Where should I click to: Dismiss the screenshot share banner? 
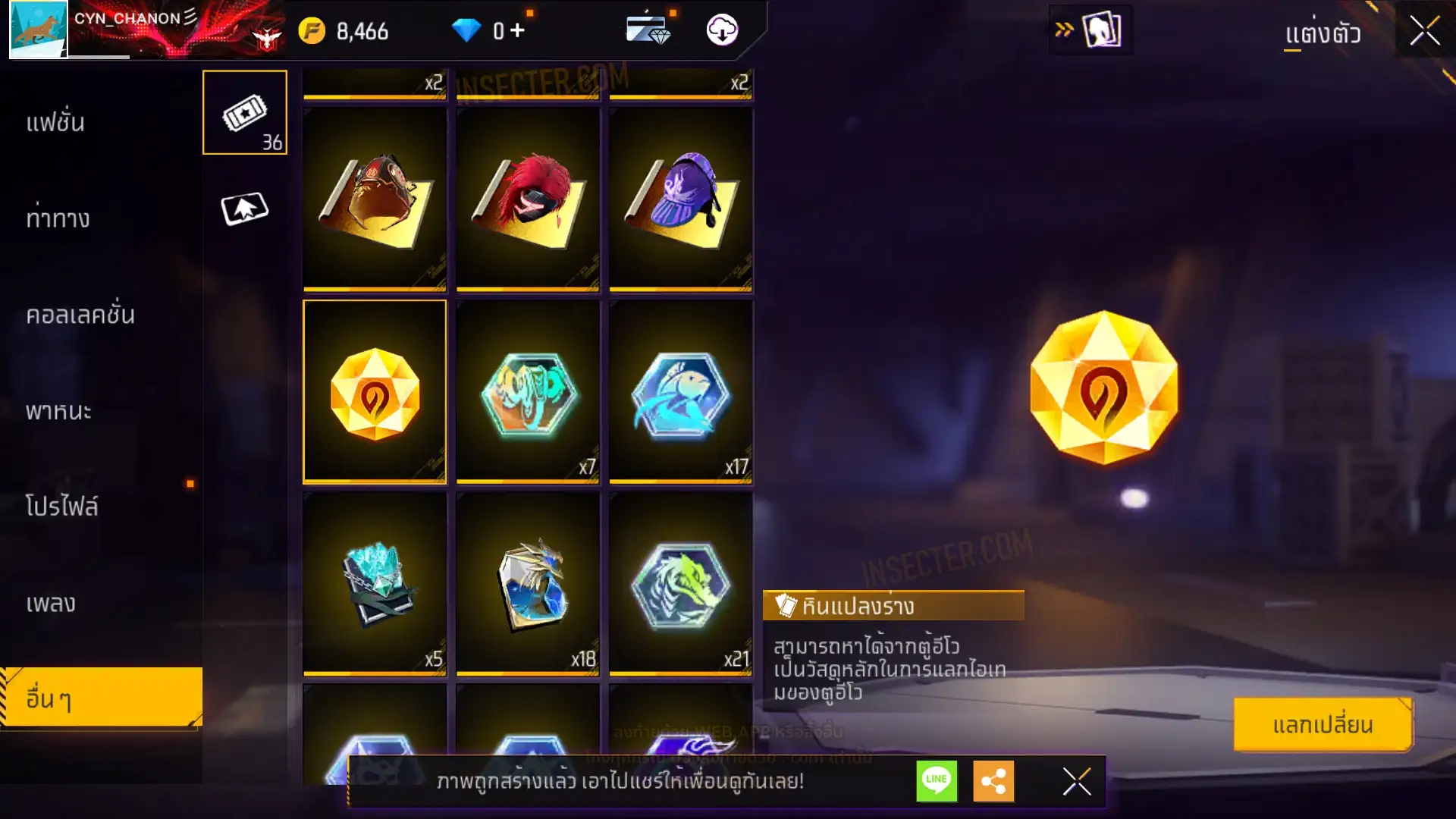(1077, 781)
